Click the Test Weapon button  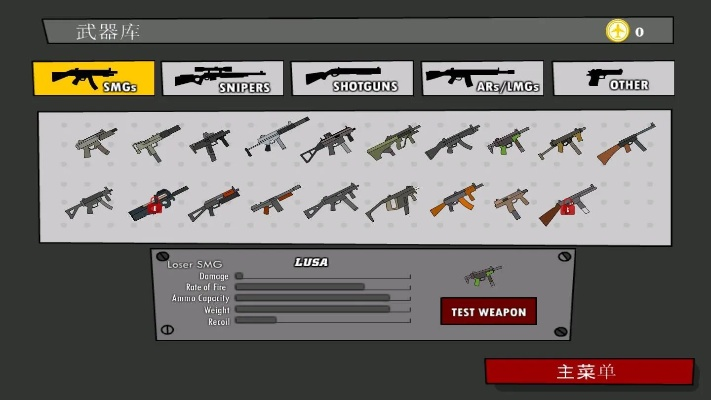click(x=488, y=311)
